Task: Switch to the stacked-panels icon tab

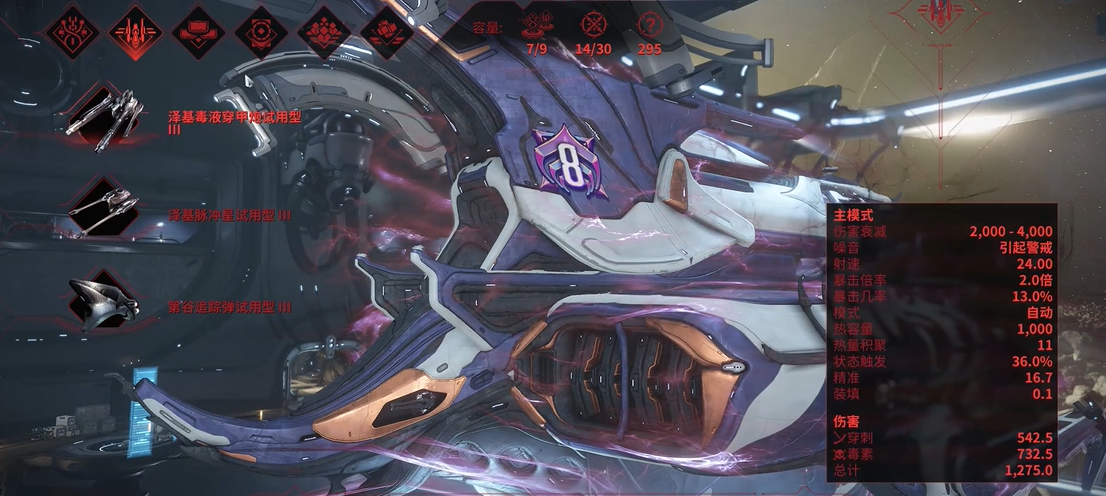Action: coord(197,30)
